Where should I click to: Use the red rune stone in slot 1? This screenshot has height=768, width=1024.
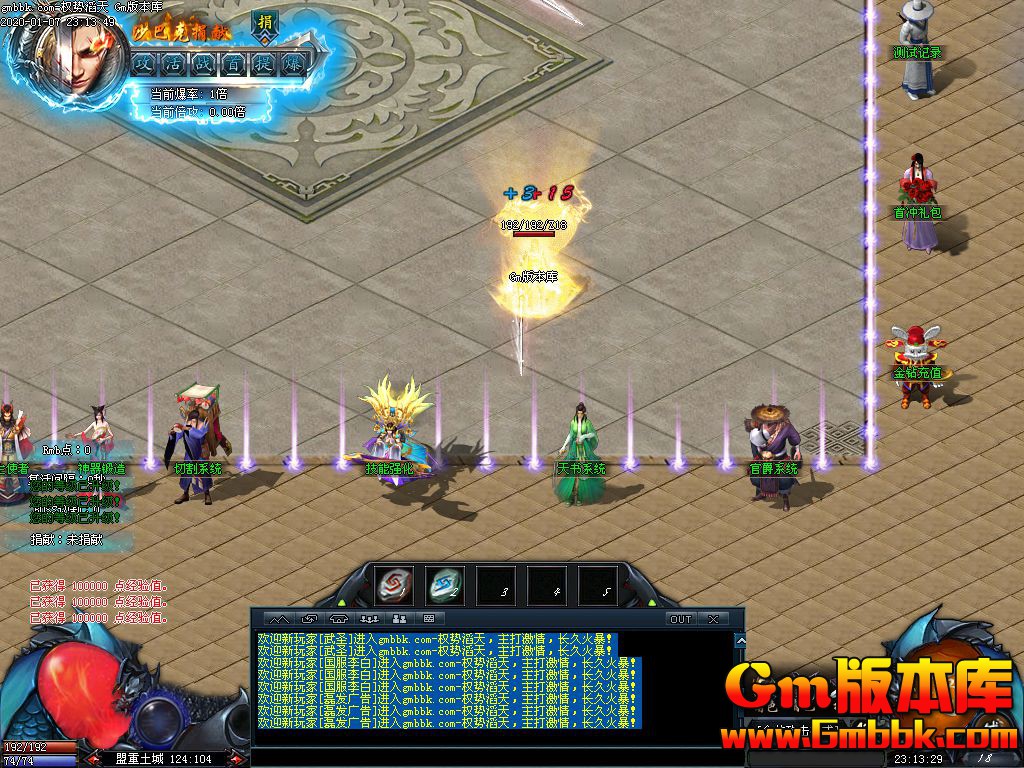(393, 586)
